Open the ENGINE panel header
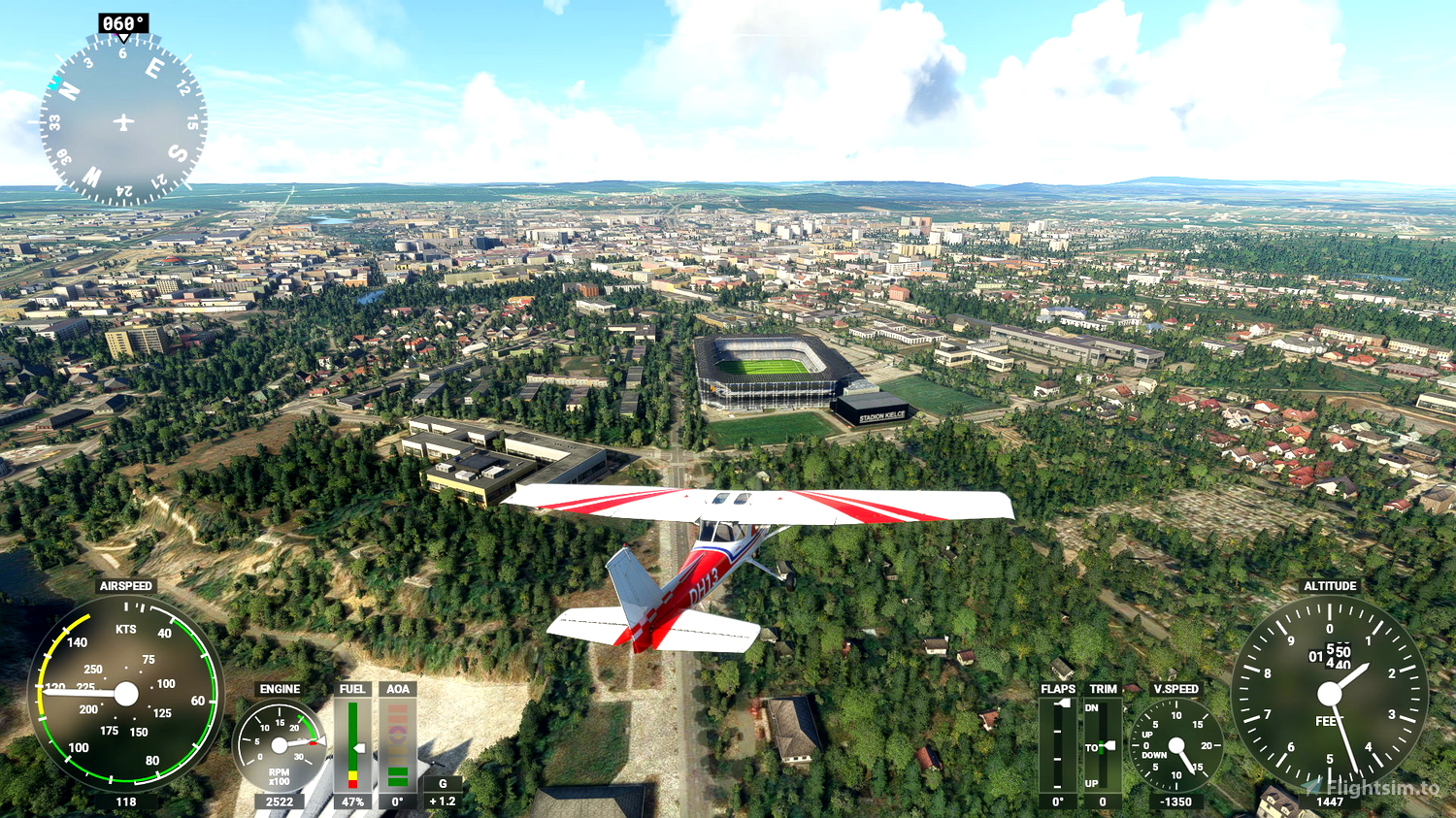The image size is (1456, 818). point(281,689)
